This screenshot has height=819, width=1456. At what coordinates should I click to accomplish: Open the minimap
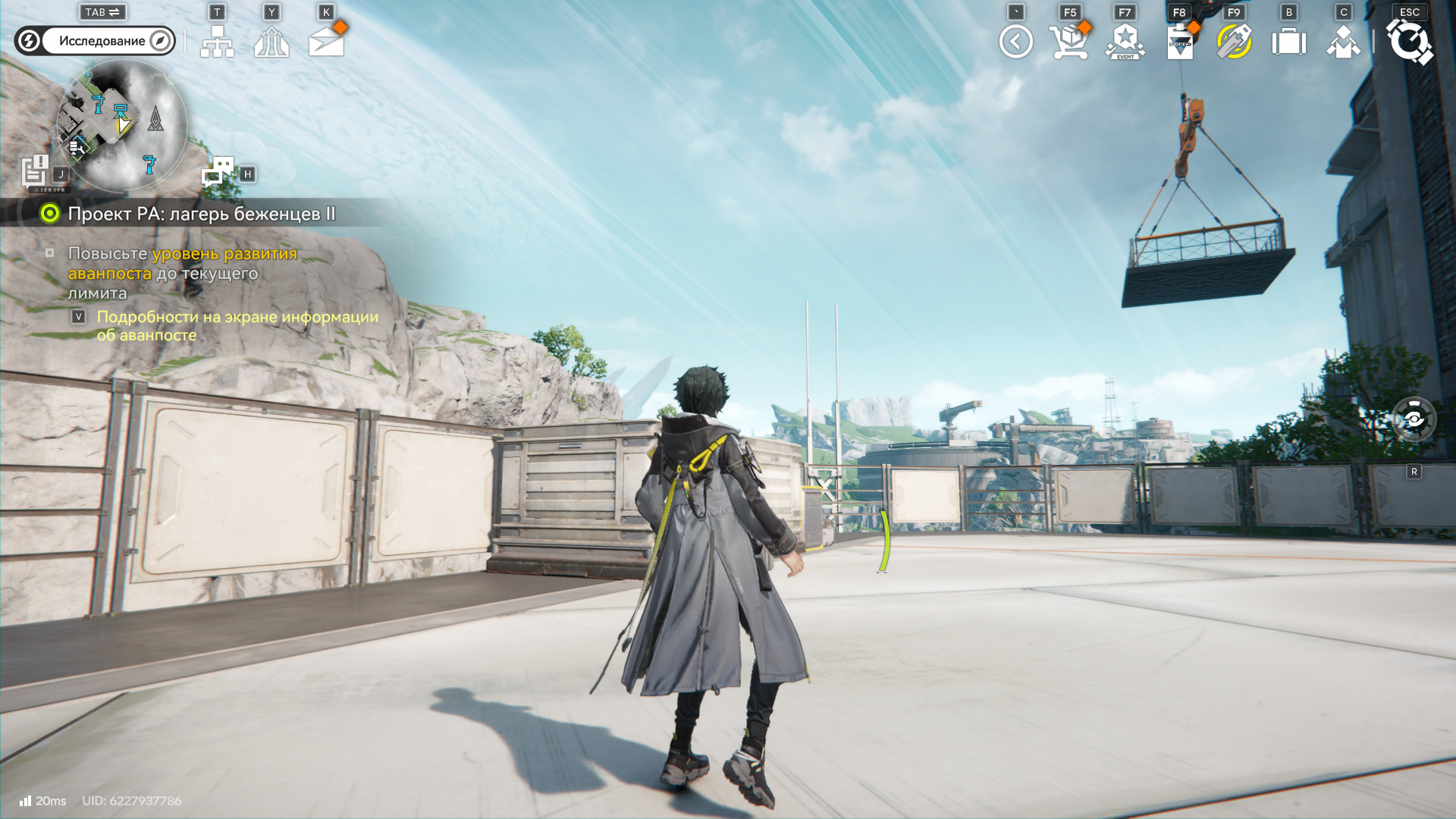pyautogui.click(x=122, y=126)
